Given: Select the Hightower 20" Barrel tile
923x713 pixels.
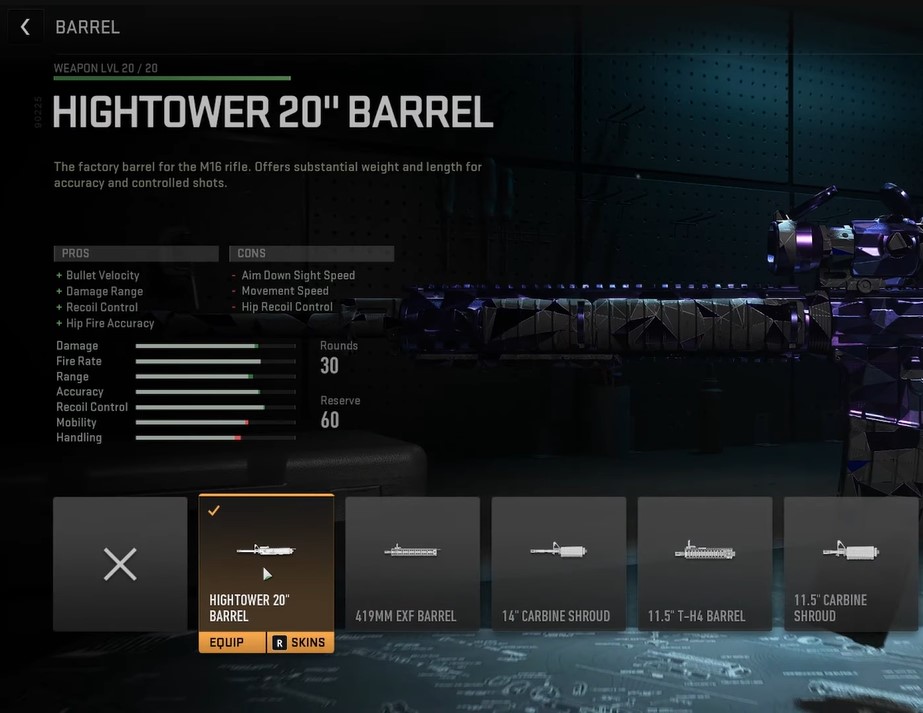Looking at the screenshot, I should coord(266,562).
